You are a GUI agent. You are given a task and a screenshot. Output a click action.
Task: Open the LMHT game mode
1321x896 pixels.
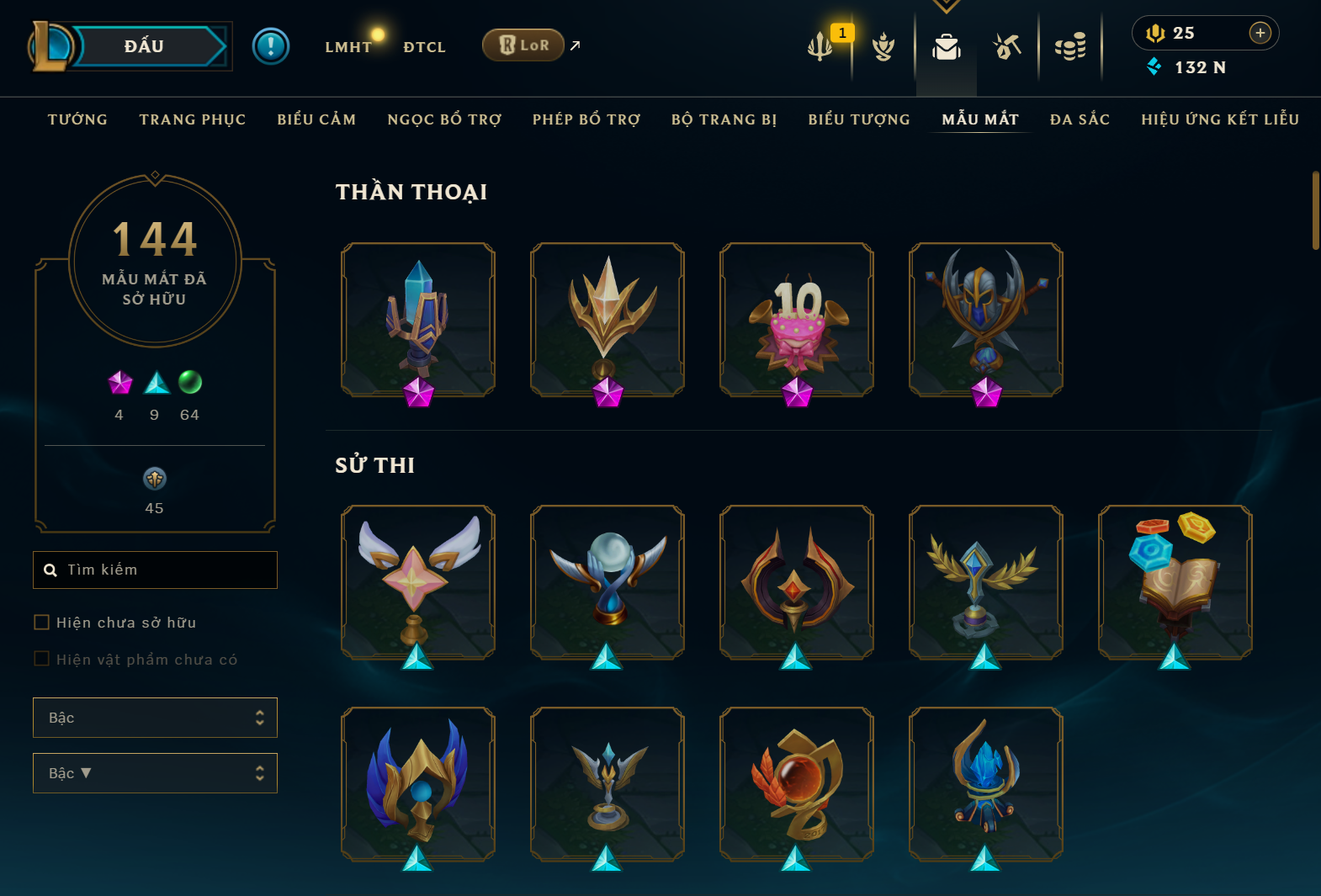pos(348,47)
